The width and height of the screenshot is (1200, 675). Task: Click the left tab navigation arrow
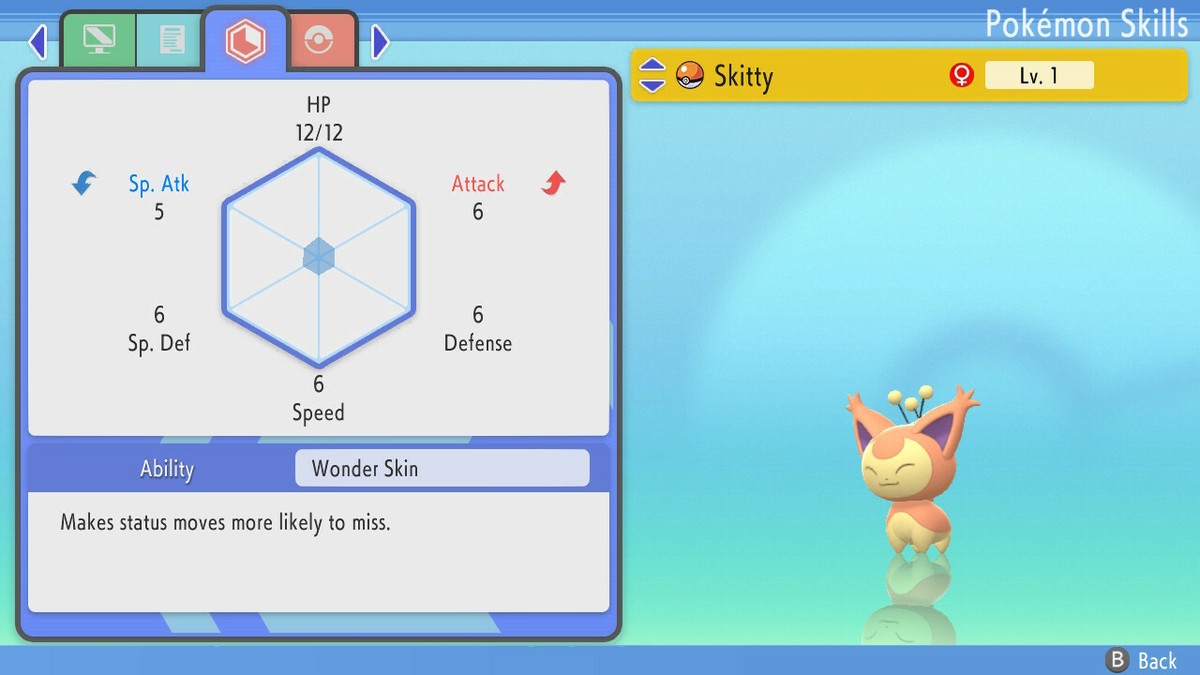click(x=38, y=41)
